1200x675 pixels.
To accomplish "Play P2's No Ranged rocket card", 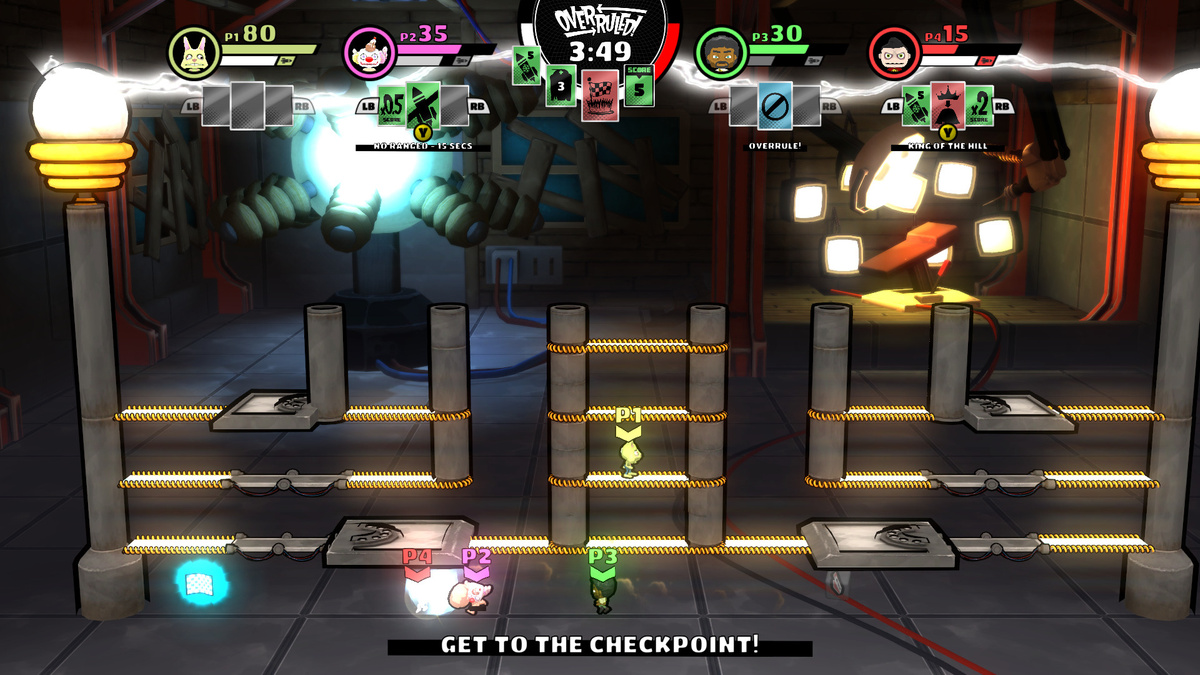I will [422, 105].
